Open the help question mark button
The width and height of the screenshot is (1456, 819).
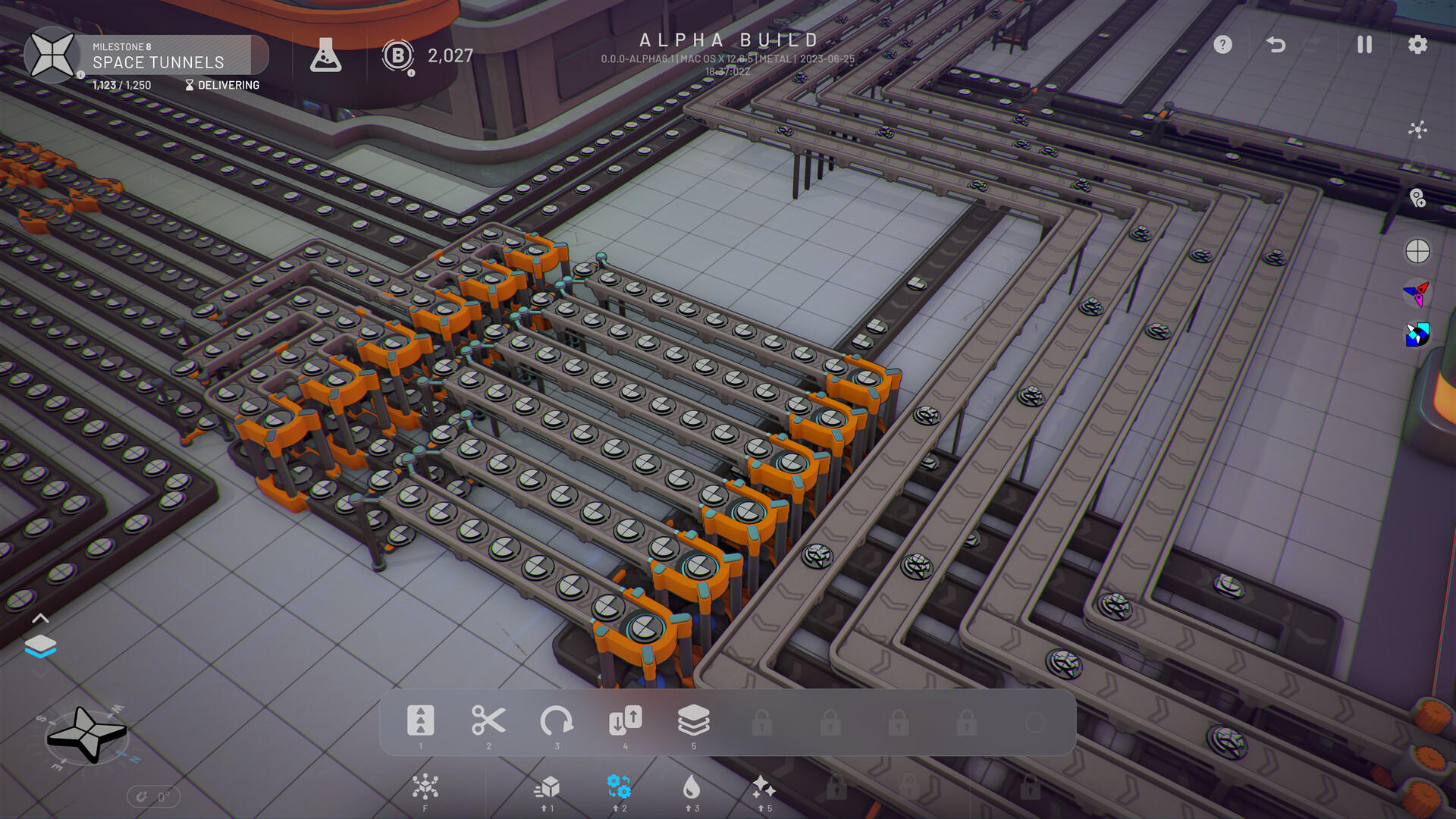click(1222, 45)
